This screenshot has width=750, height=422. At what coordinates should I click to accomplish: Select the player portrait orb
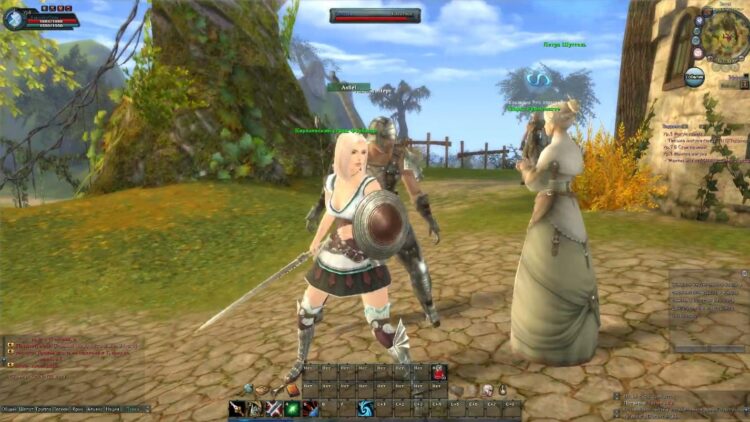[14, 19]
